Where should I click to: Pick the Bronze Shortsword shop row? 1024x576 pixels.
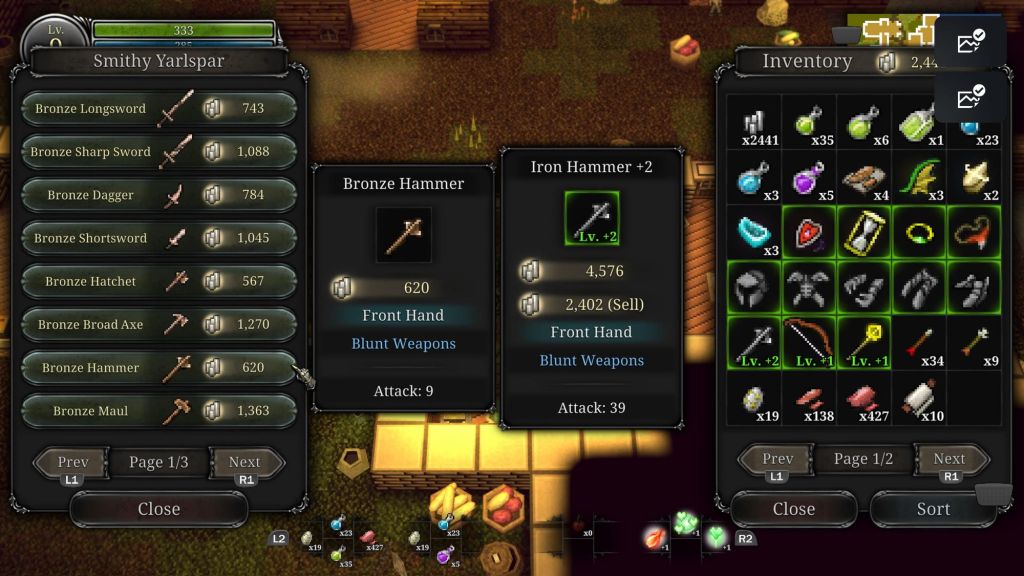[x=158, y=238]
